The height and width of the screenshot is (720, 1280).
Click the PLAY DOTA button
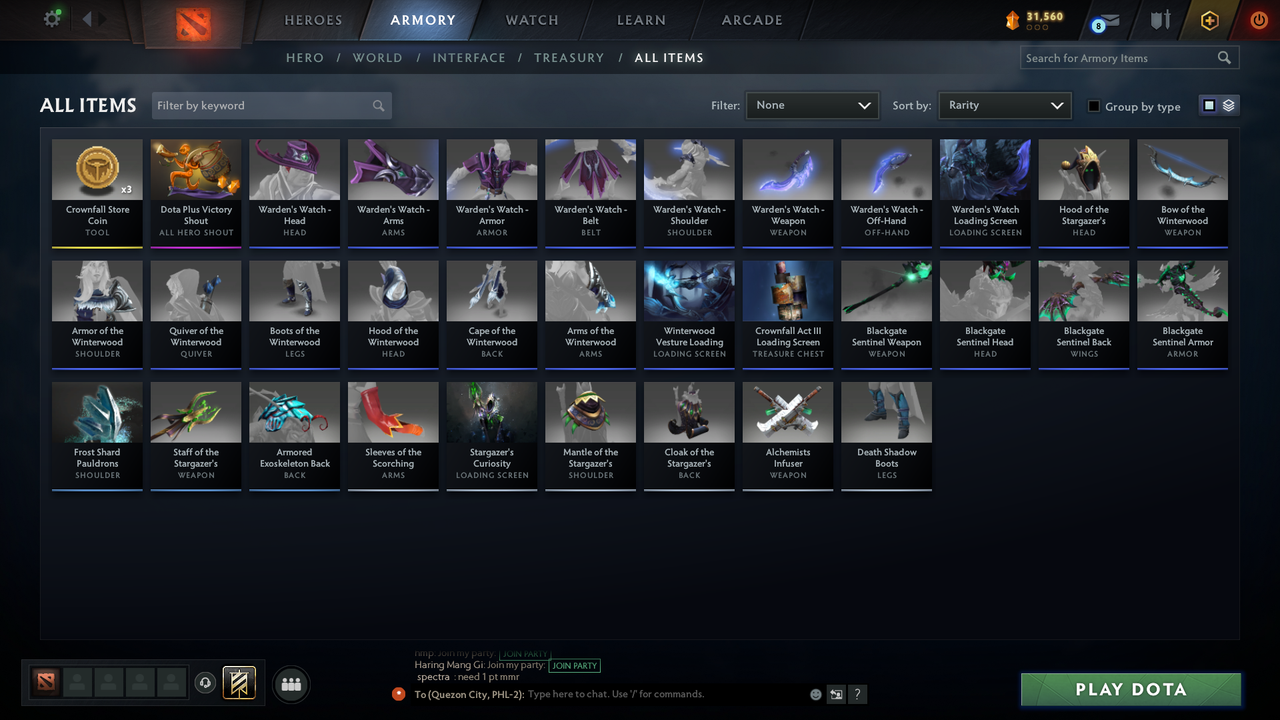point(1130,689)
